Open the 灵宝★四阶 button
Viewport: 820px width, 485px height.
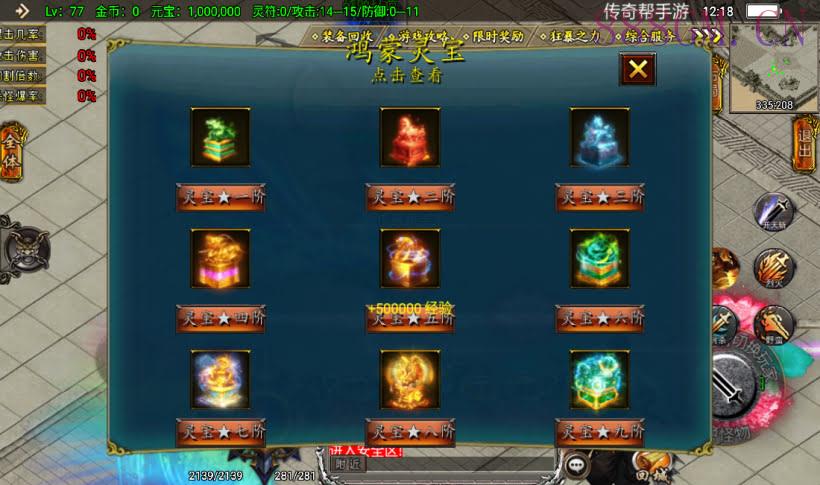[x=220, y=319]
